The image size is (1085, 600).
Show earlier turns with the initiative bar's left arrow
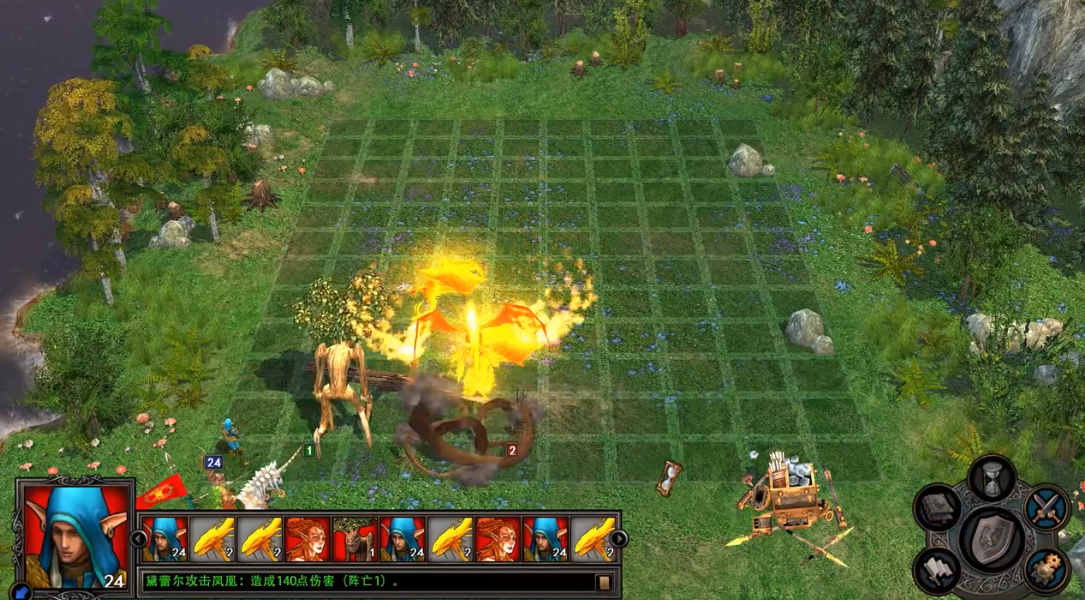pyautogui.click(x=138, y=539)
